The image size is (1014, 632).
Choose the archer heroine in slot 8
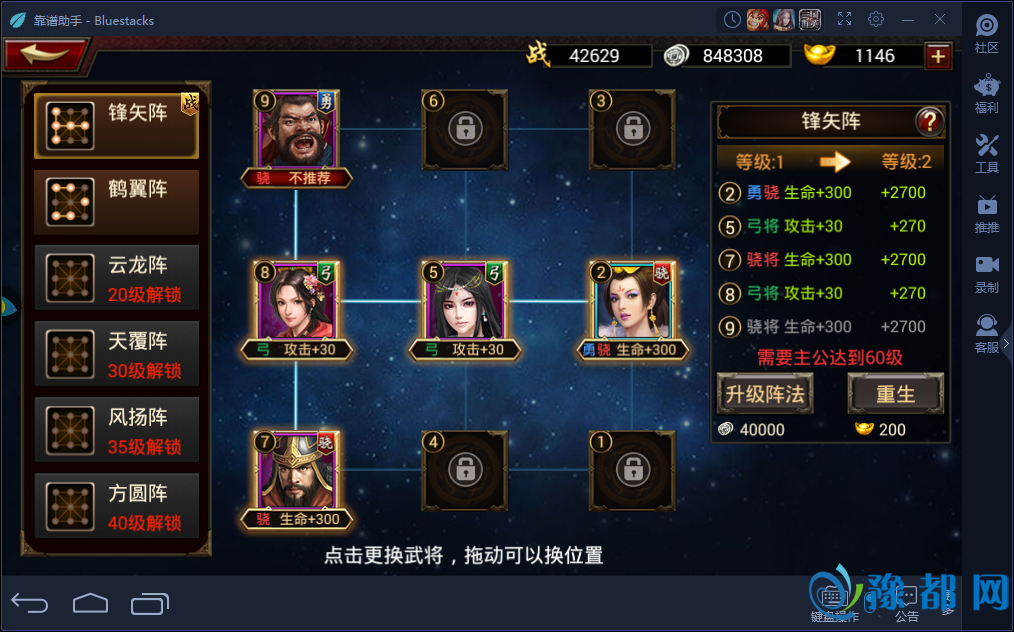[296, 301]
